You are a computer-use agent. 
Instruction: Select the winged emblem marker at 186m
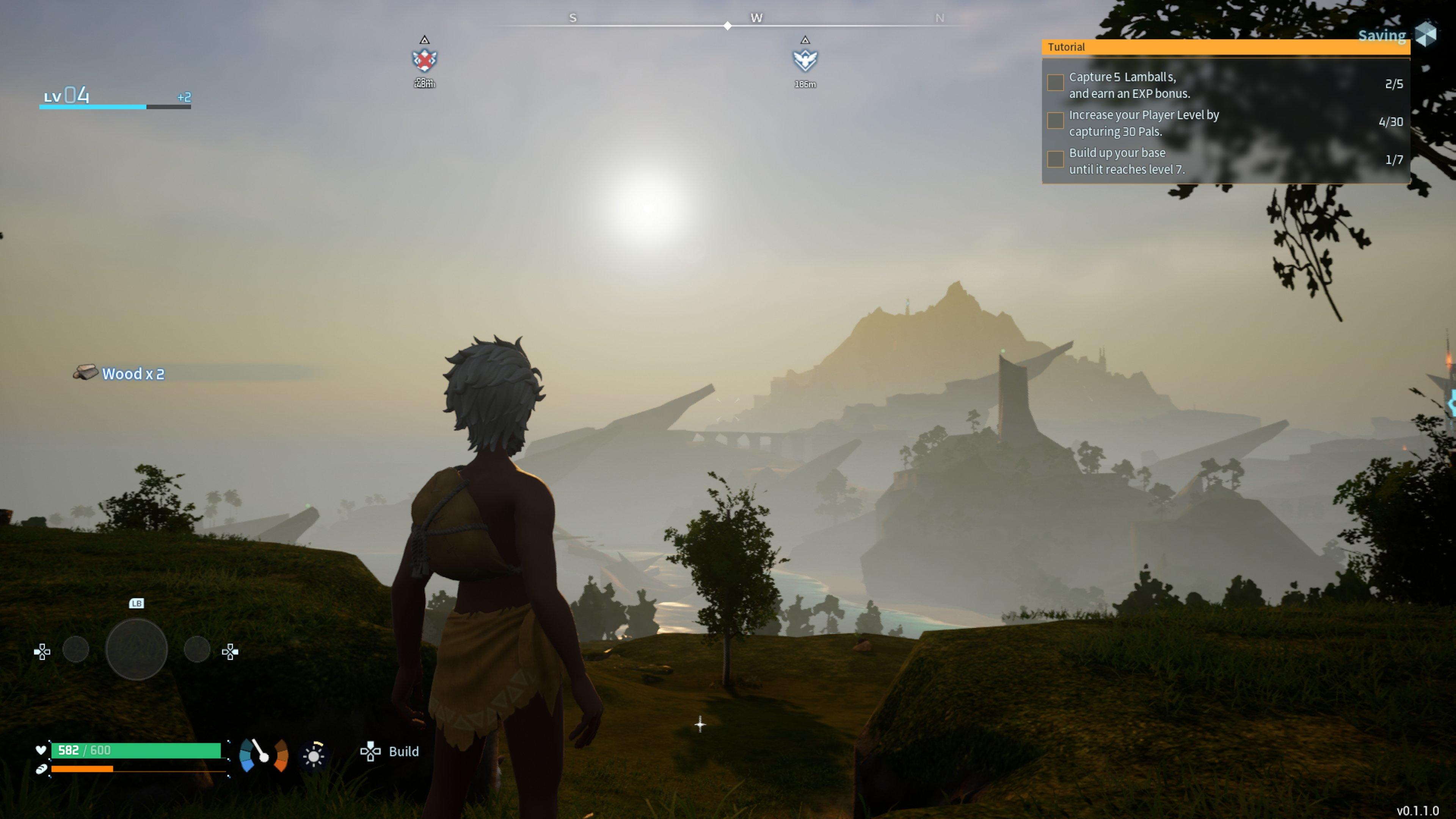tap(805, 60)
